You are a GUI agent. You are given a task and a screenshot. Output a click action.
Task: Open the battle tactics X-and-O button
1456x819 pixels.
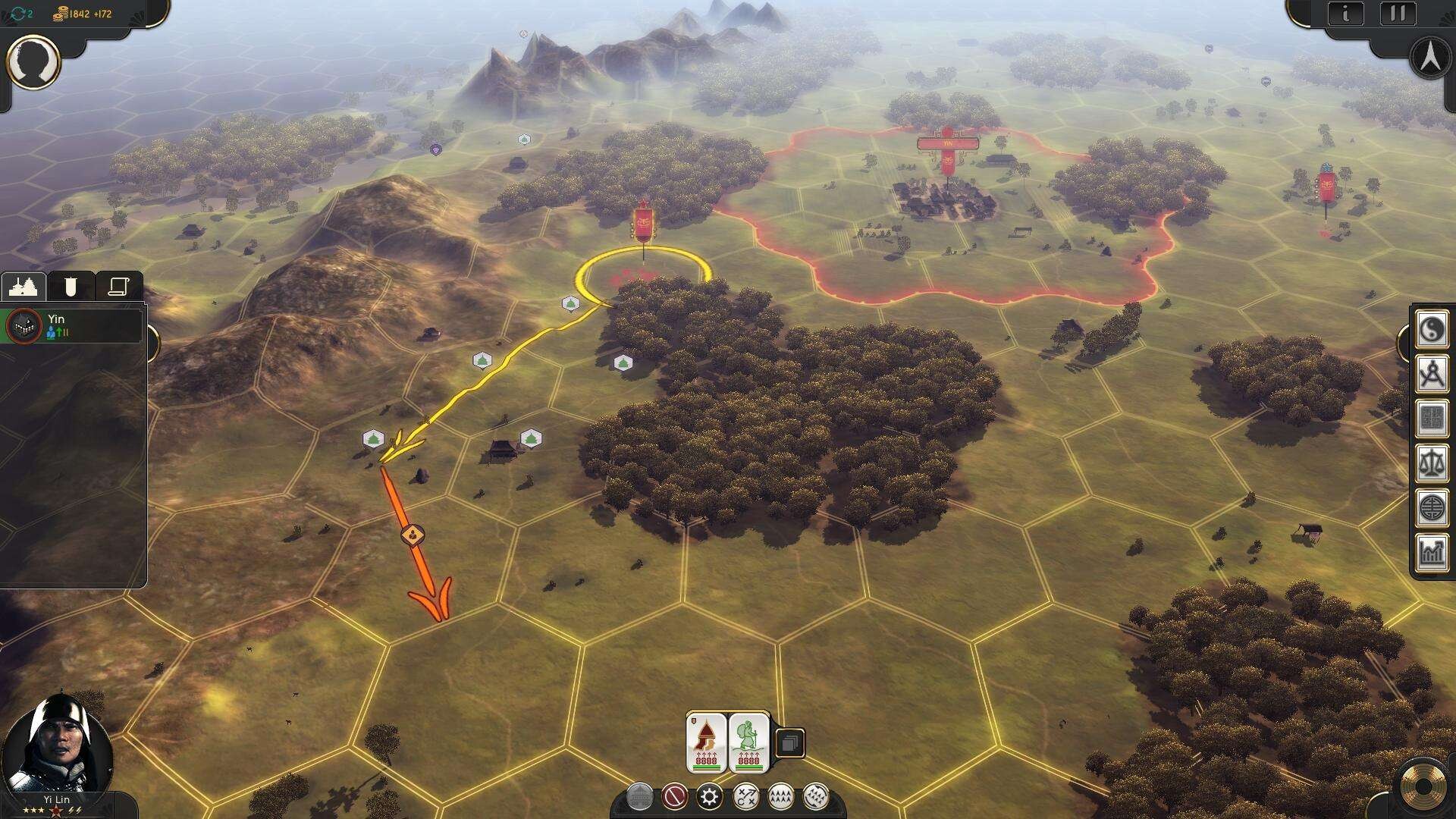(x=745, y=796)
